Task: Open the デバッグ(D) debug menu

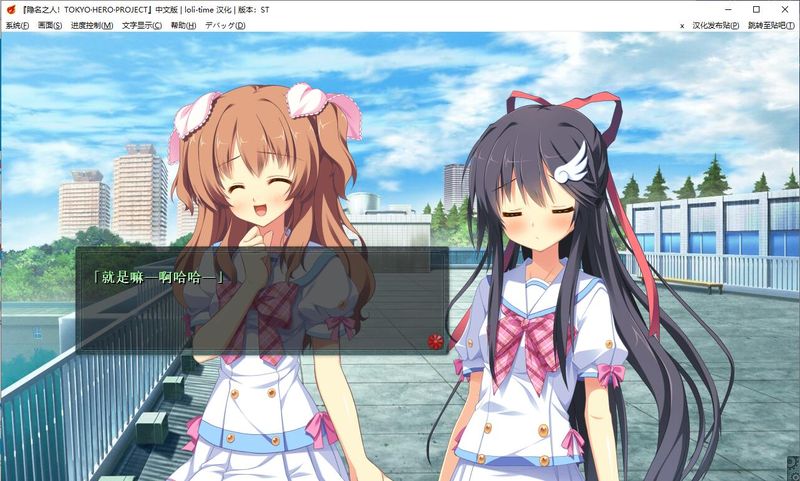Action: (x=224, y=25)
